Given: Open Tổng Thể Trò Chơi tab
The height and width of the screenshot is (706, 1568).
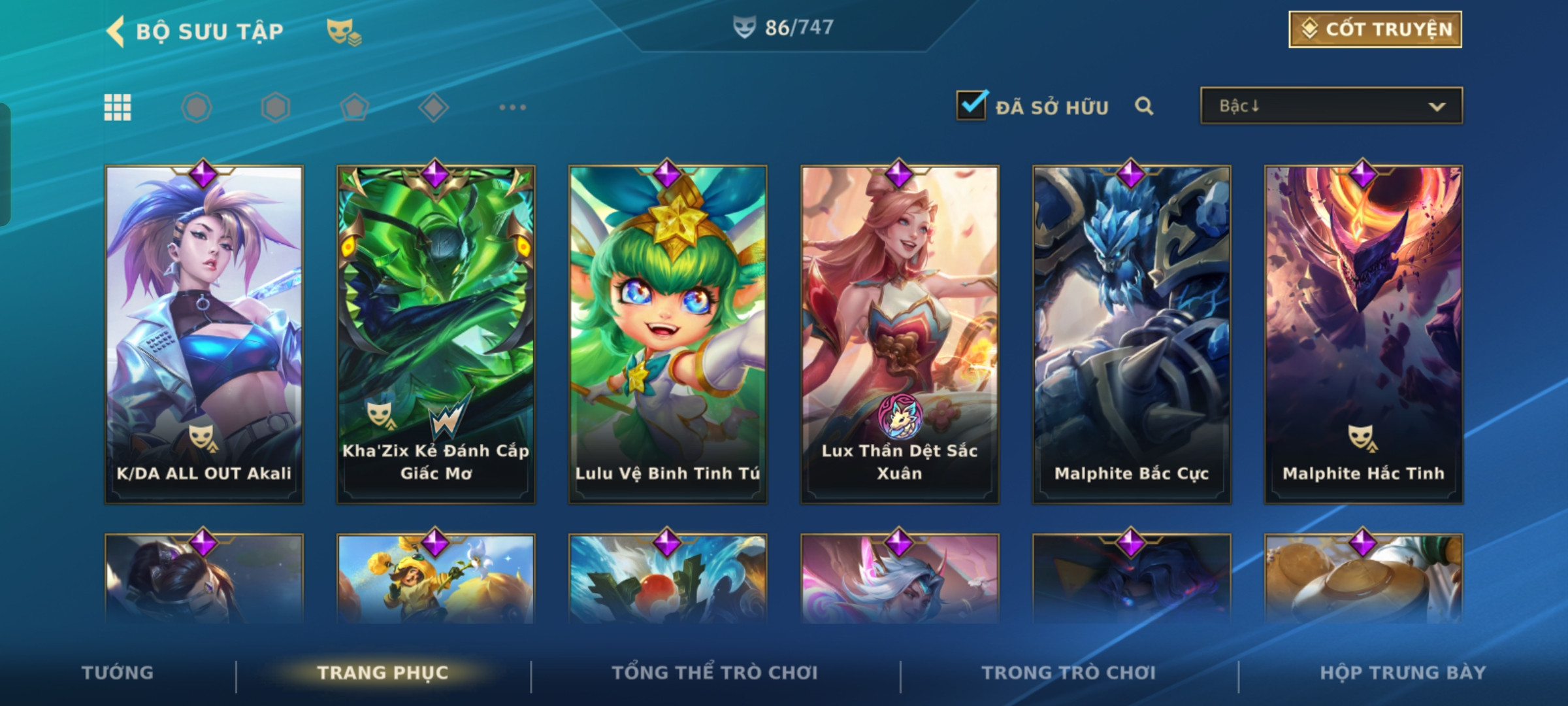Looking at the screenshot, I should pos(715,673).
